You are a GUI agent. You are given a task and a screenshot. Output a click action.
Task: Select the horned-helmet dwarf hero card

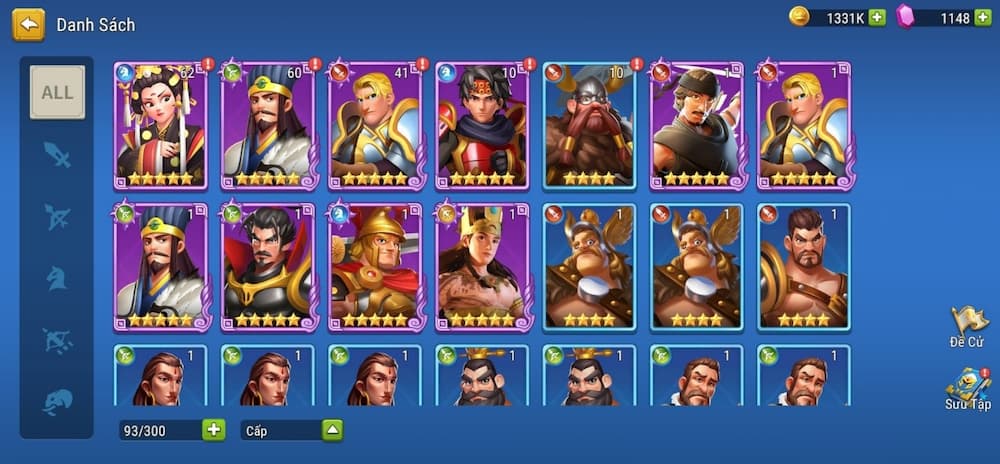pos(589,125)
